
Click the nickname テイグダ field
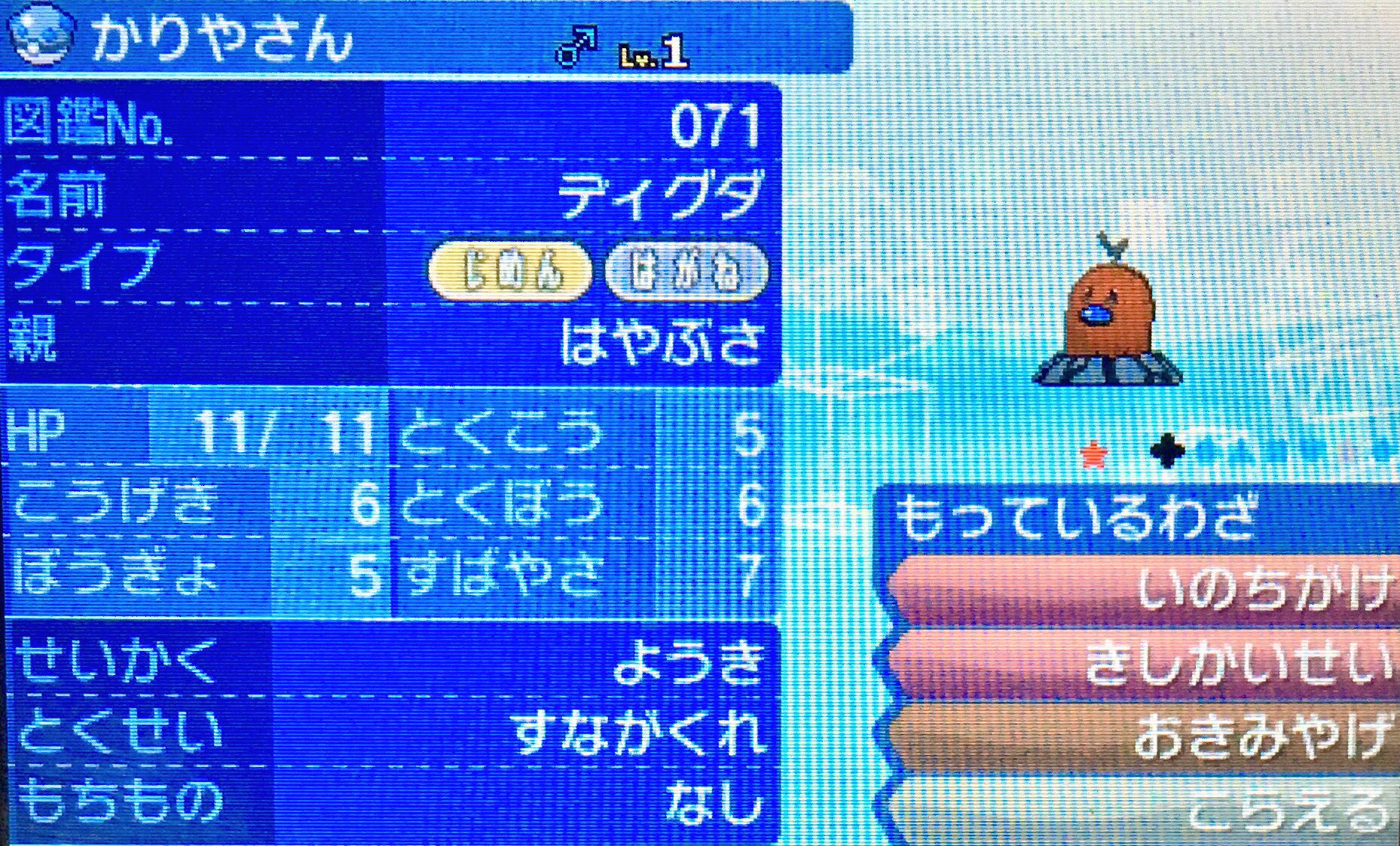pos(663,196)
